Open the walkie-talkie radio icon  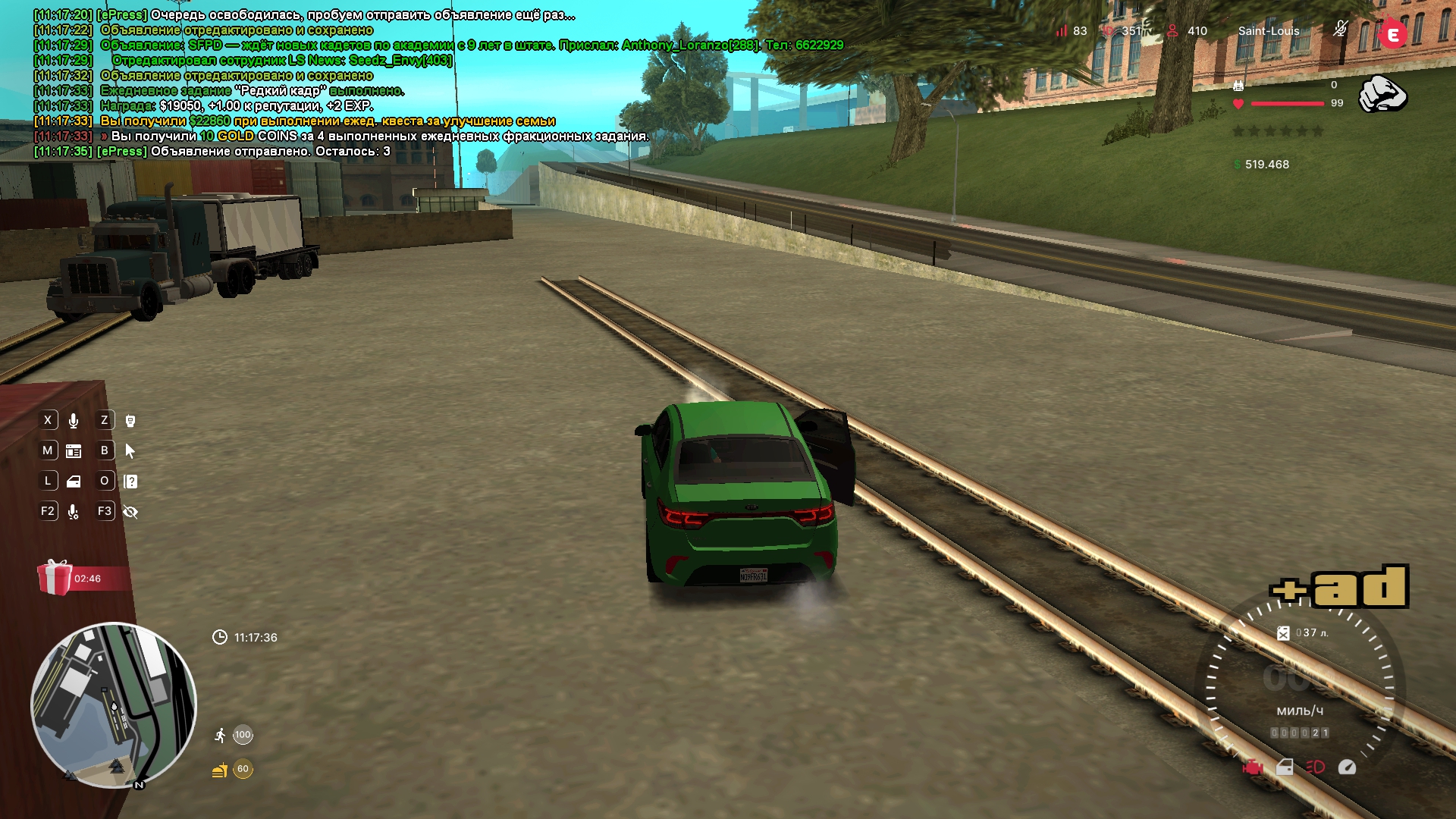[x=130, y=421]
